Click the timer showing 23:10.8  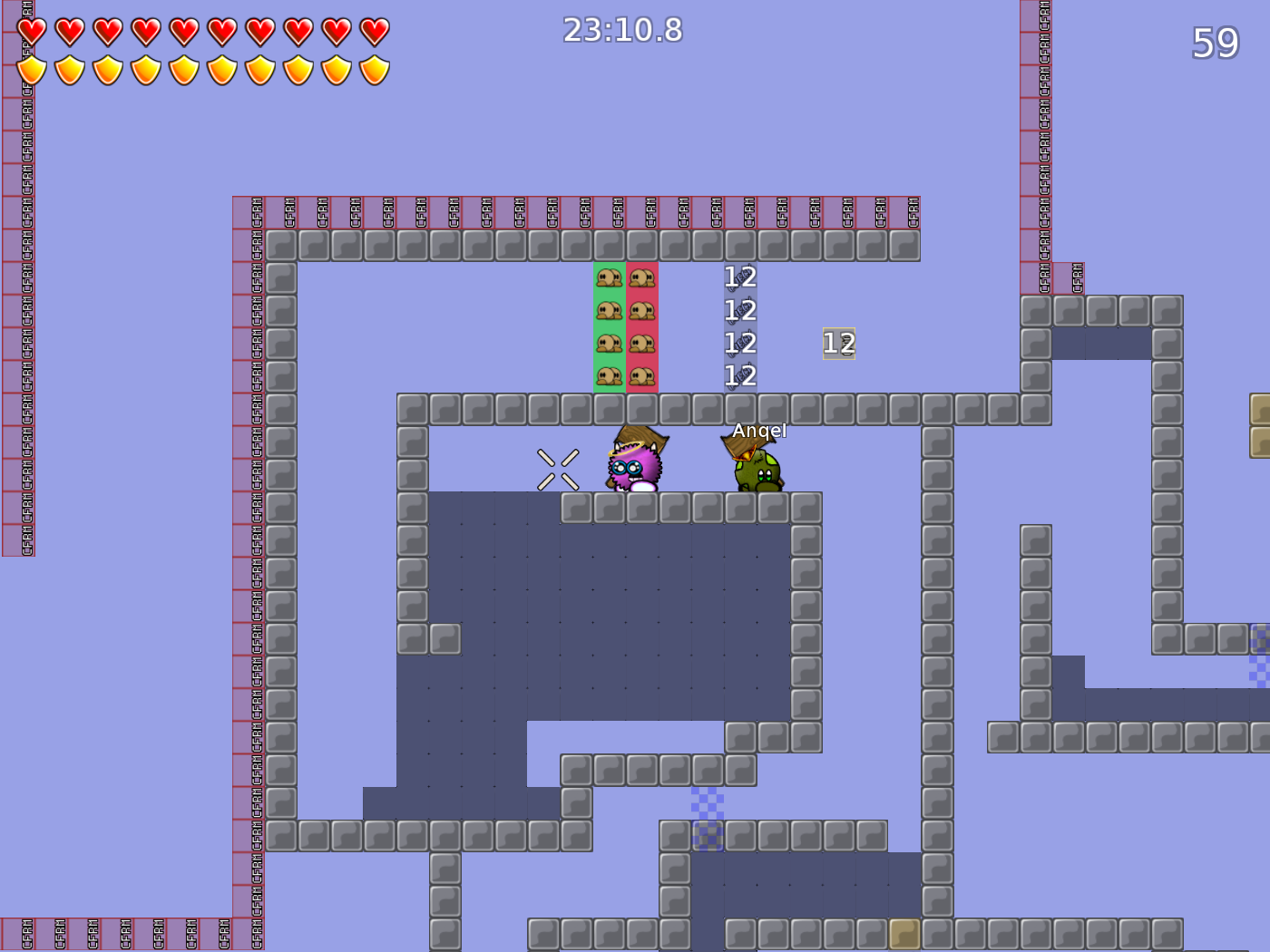coord(621,30)
